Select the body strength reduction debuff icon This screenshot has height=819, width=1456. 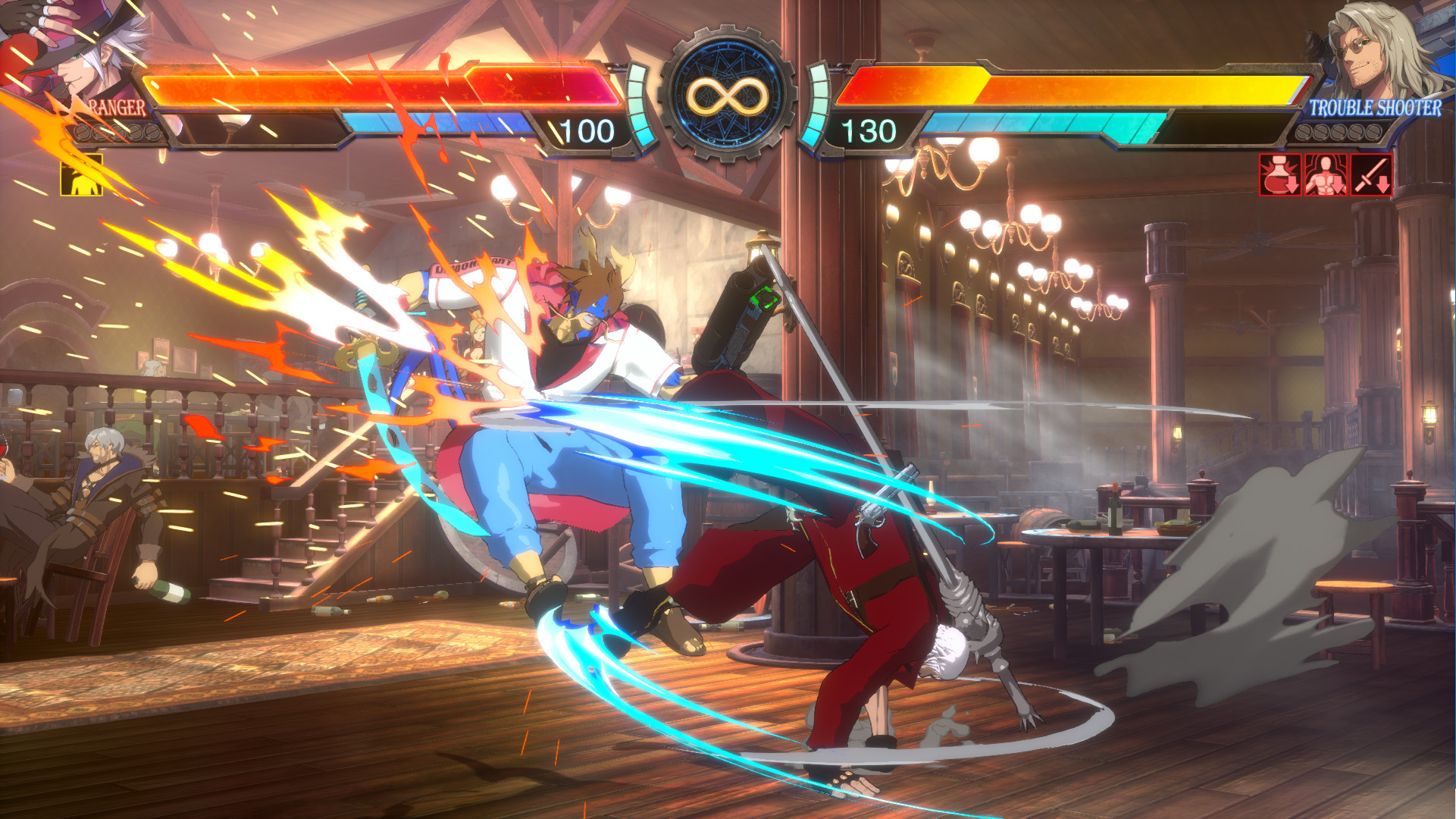click(x=1325, y=174)
